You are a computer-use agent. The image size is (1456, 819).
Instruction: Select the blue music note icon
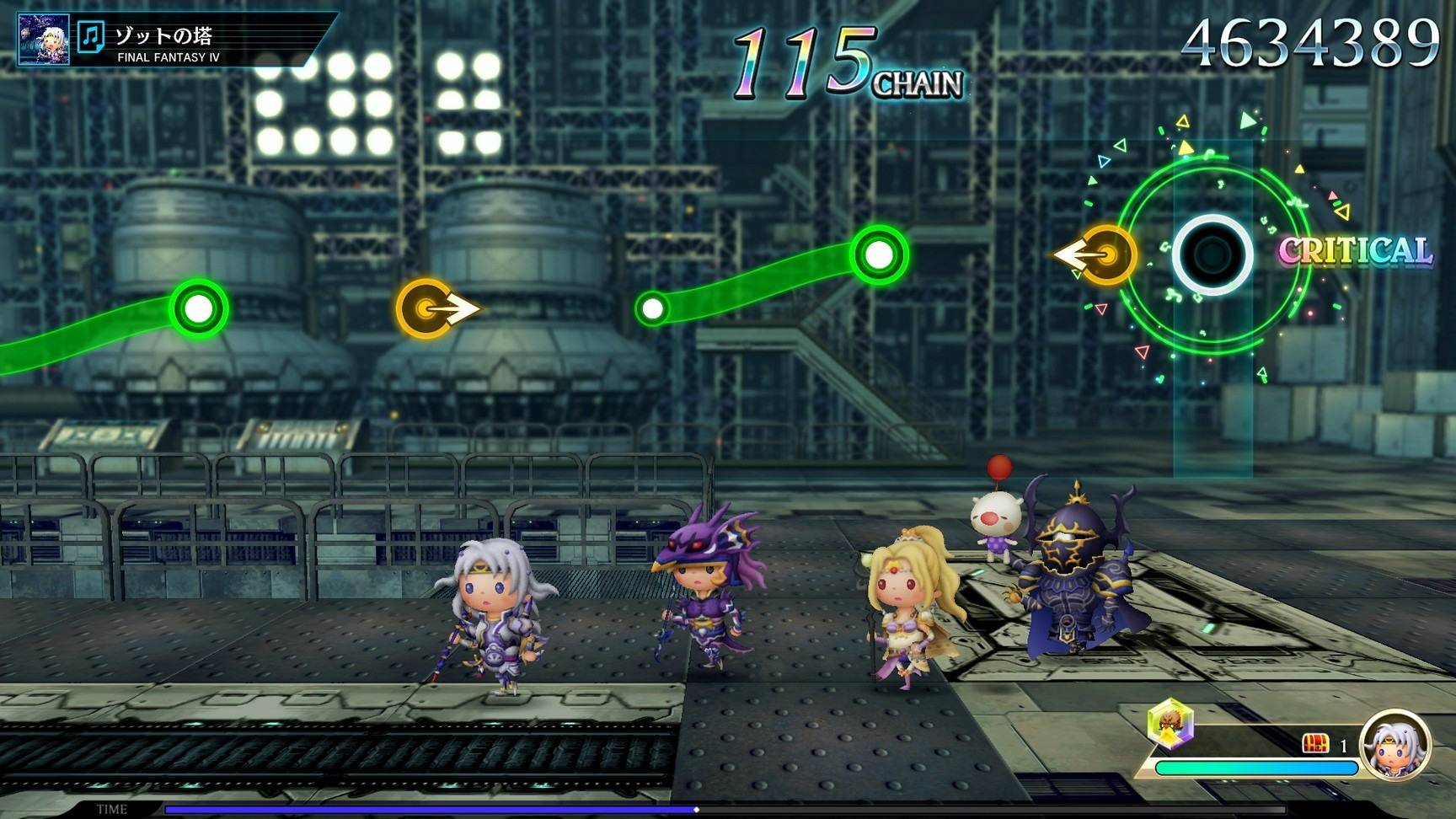(x=90, y=37)
